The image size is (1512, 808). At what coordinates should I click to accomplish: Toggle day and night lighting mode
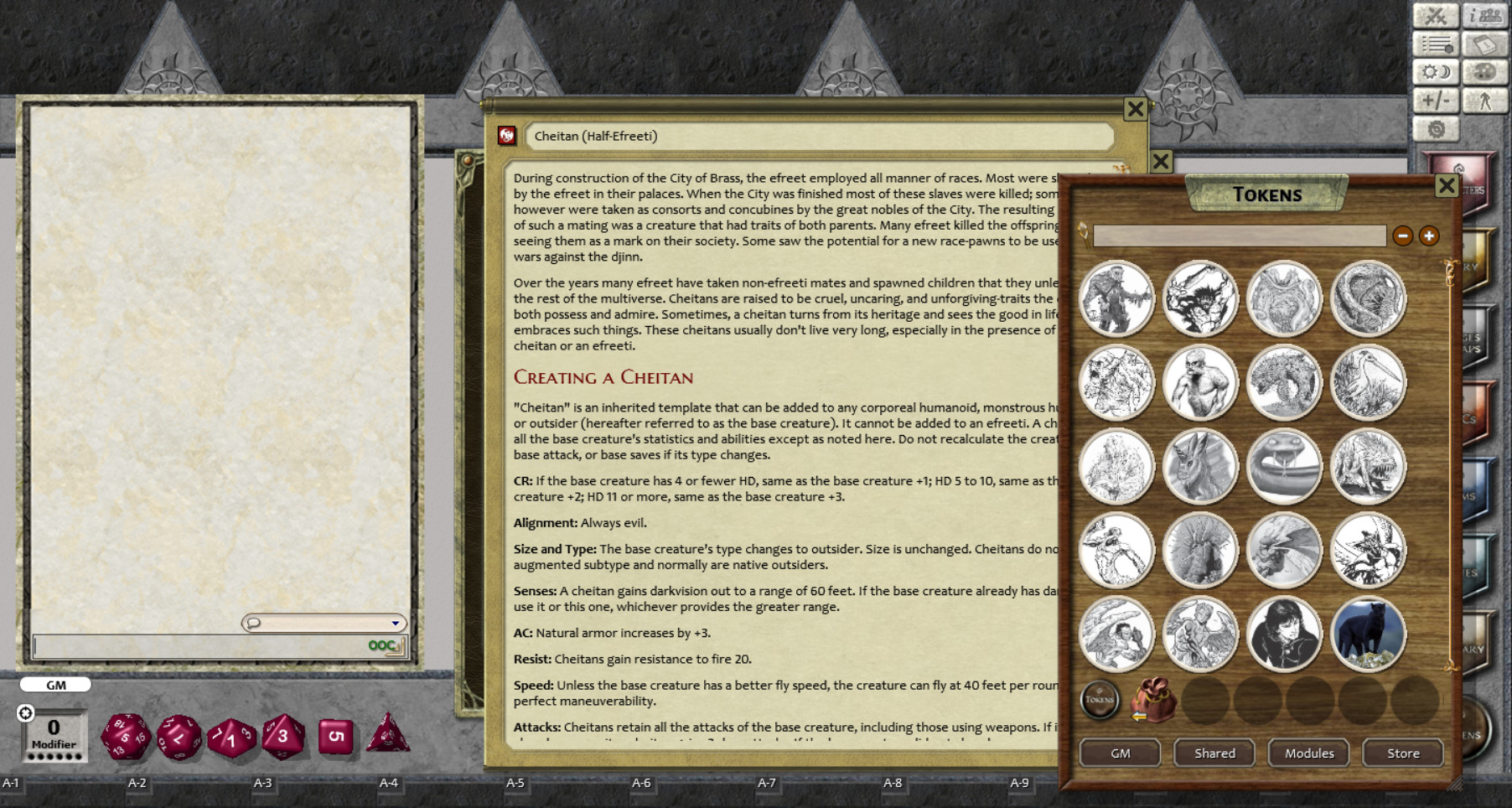[1437, 74]
